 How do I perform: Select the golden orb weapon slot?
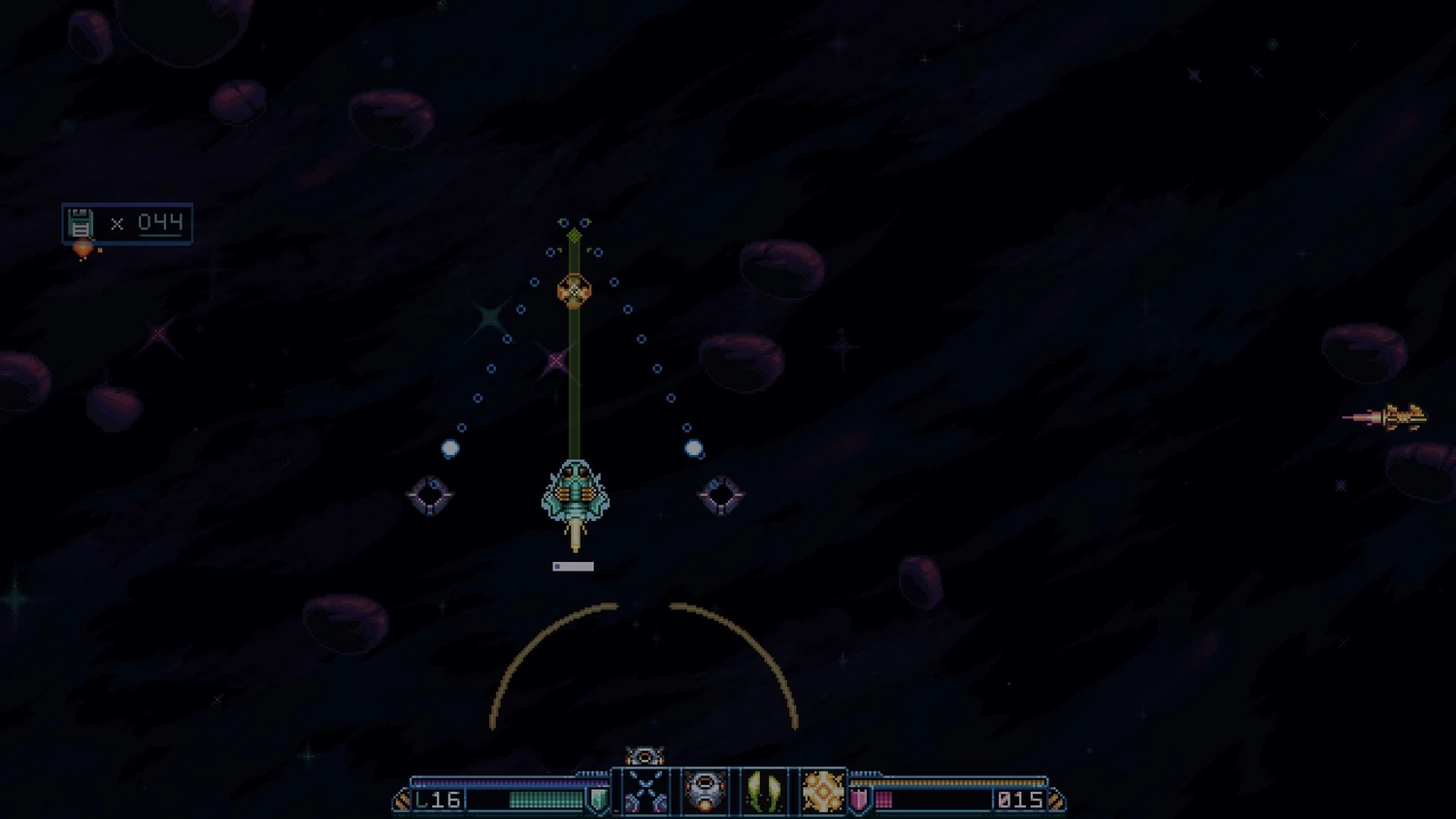click(x=823, y=792)
